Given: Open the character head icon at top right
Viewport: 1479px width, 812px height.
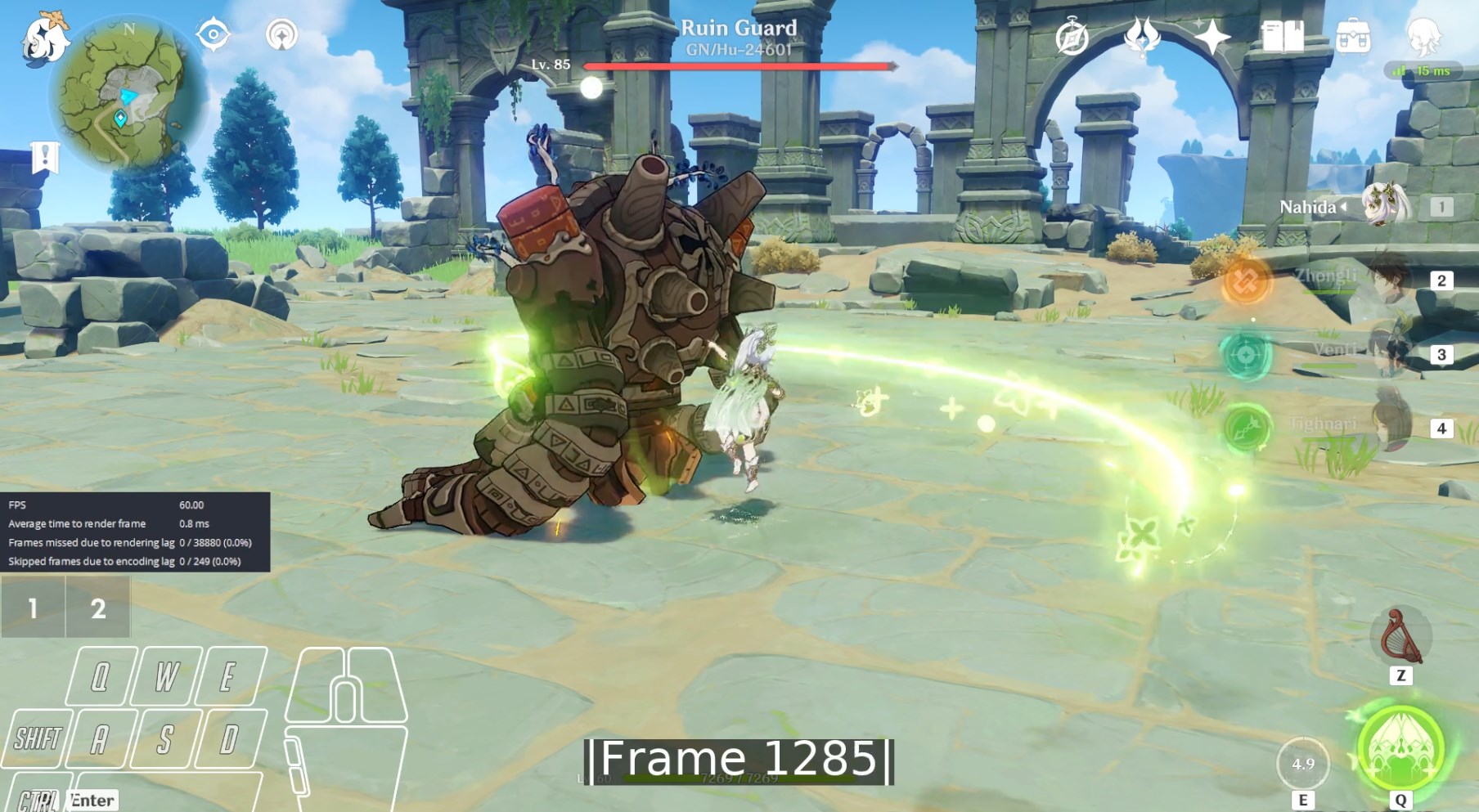Looking at the screenshot, I should 1423,35.
